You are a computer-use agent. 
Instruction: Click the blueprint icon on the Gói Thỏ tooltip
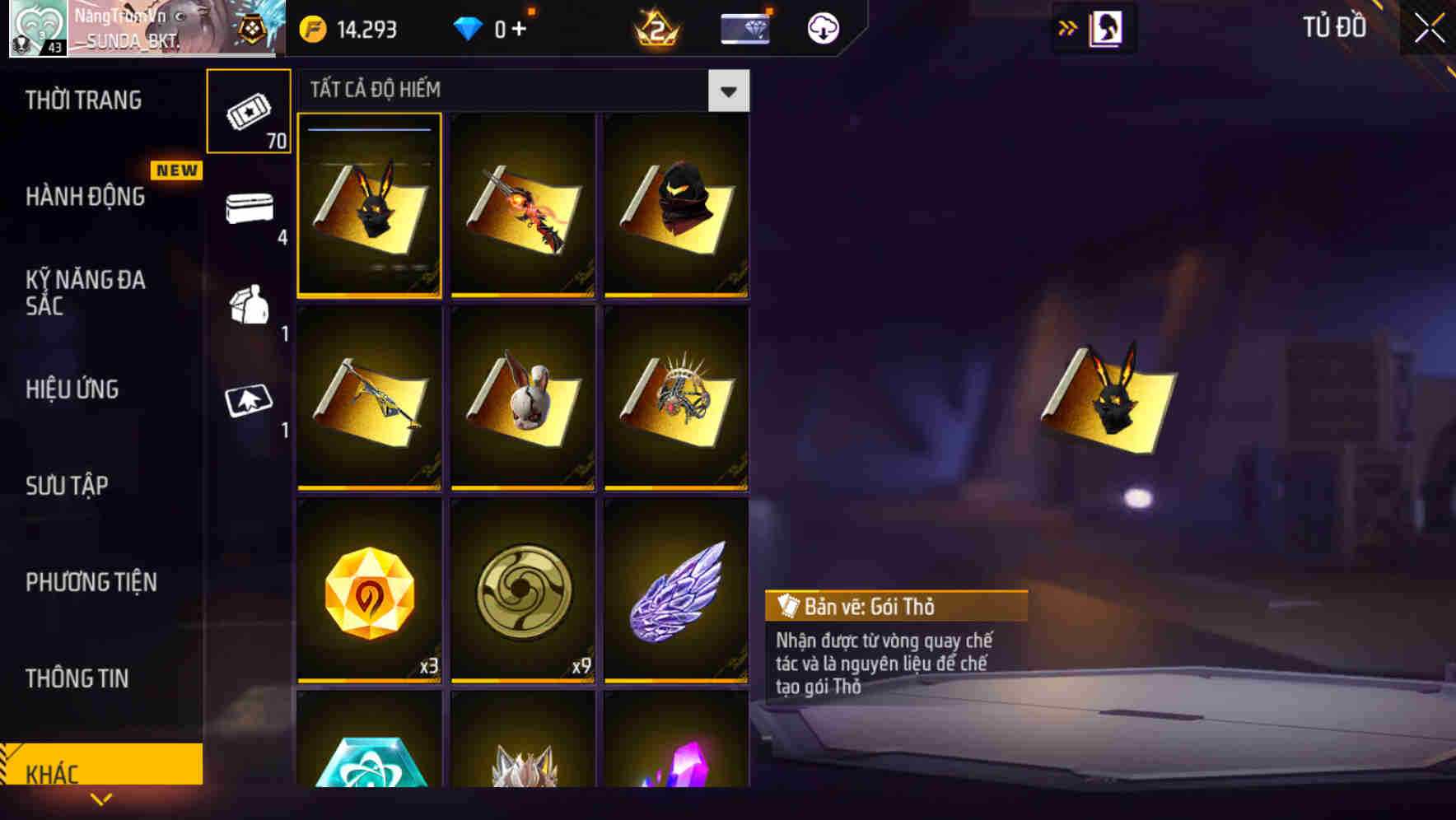(787, 607)
